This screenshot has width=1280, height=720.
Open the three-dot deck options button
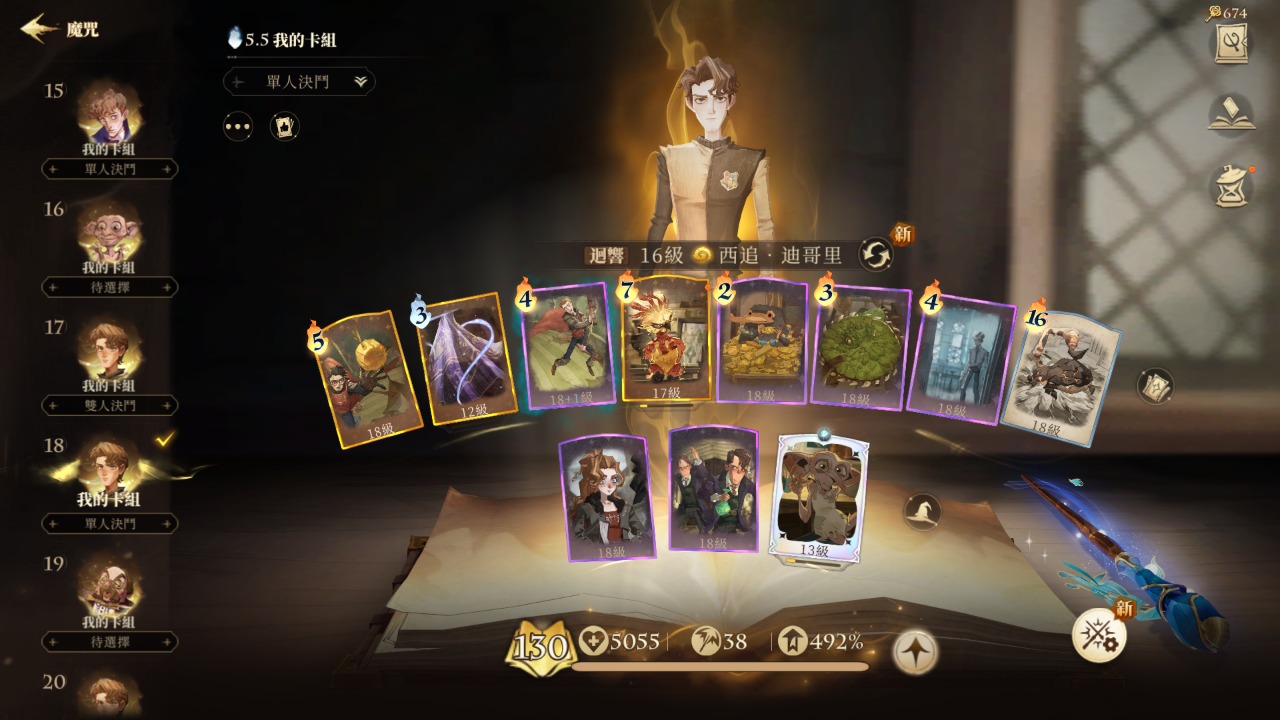238,127
